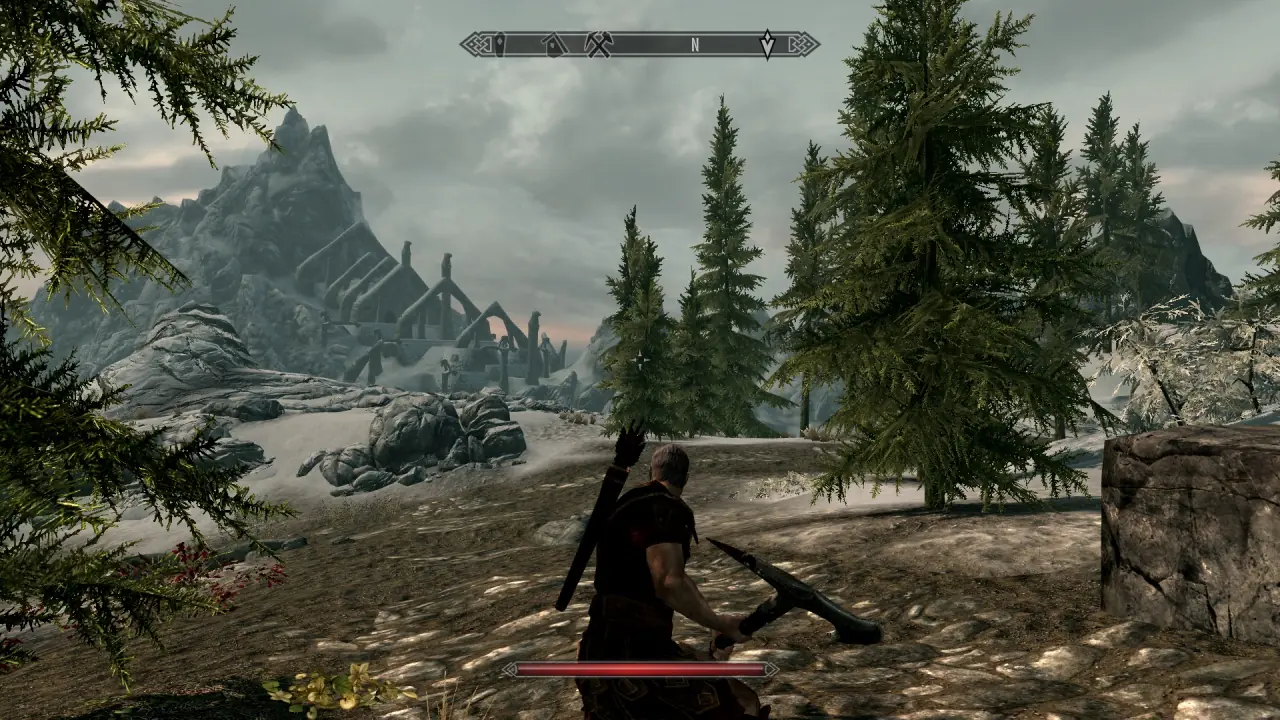Viewport: 1280px width, 720px height.
Task: Click the standing stone marker at compass edge
Action: point(499,45)
